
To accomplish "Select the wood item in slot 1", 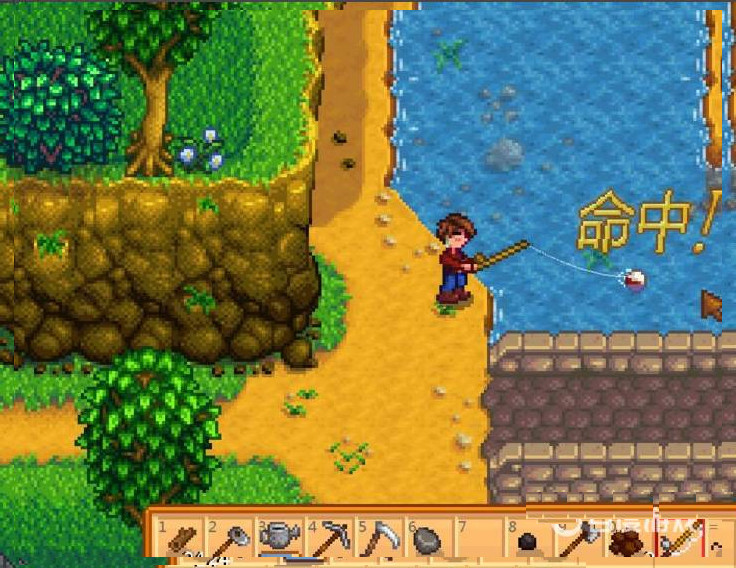I will coord(181,539).
